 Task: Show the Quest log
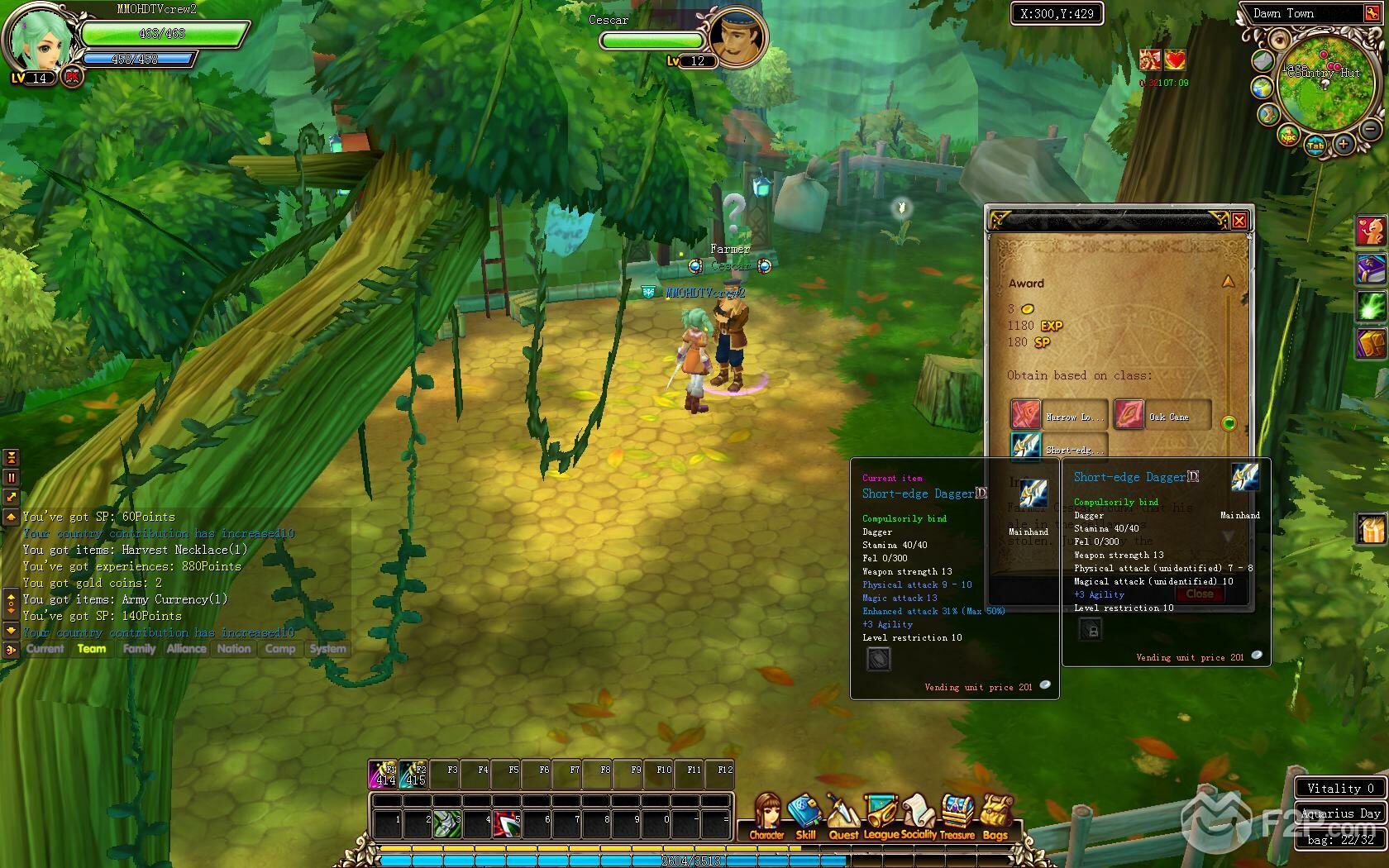coord(843,817)
